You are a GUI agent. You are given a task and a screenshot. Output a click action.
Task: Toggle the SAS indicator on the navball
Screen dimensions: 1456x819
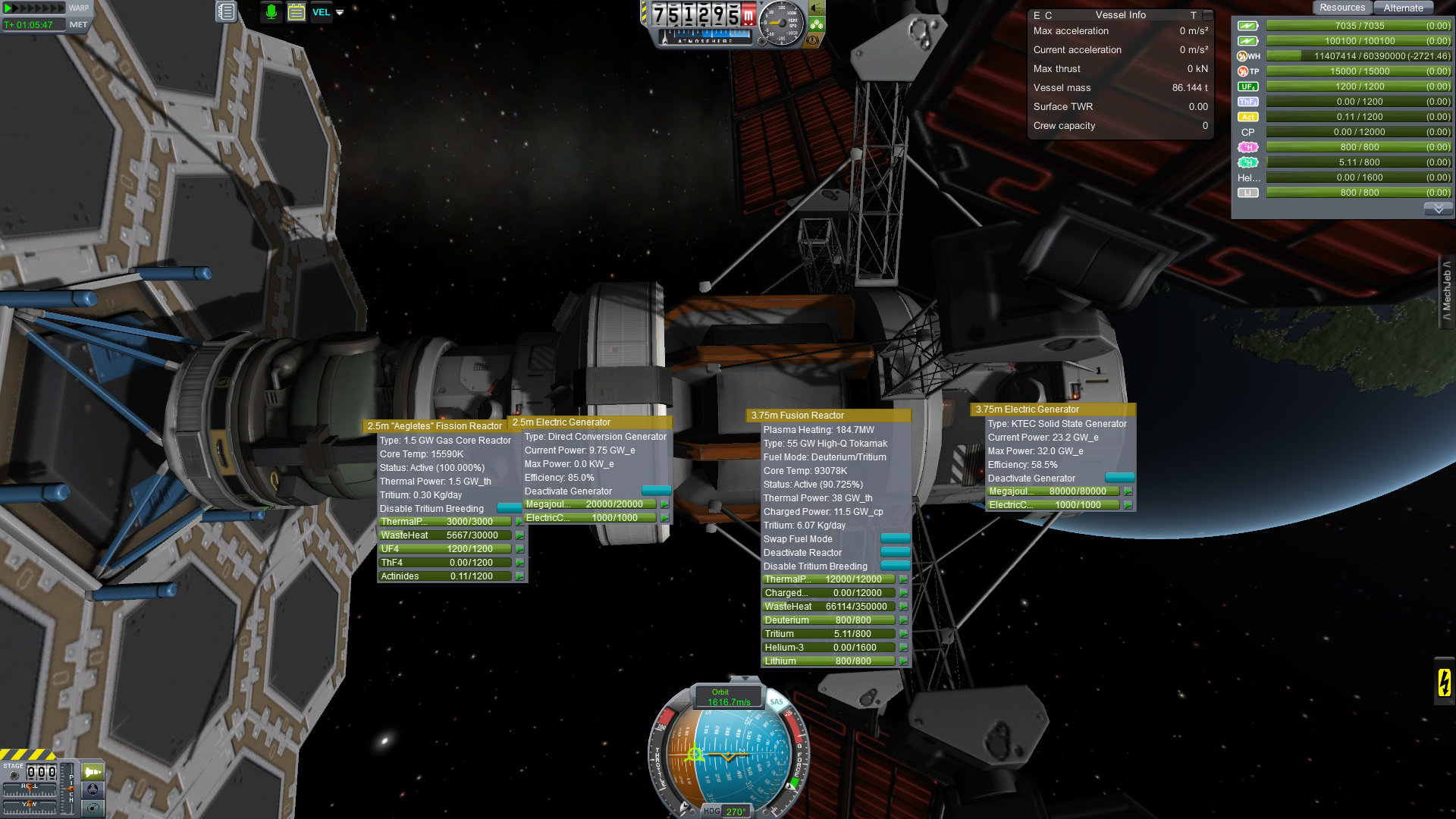pos(777,701)
